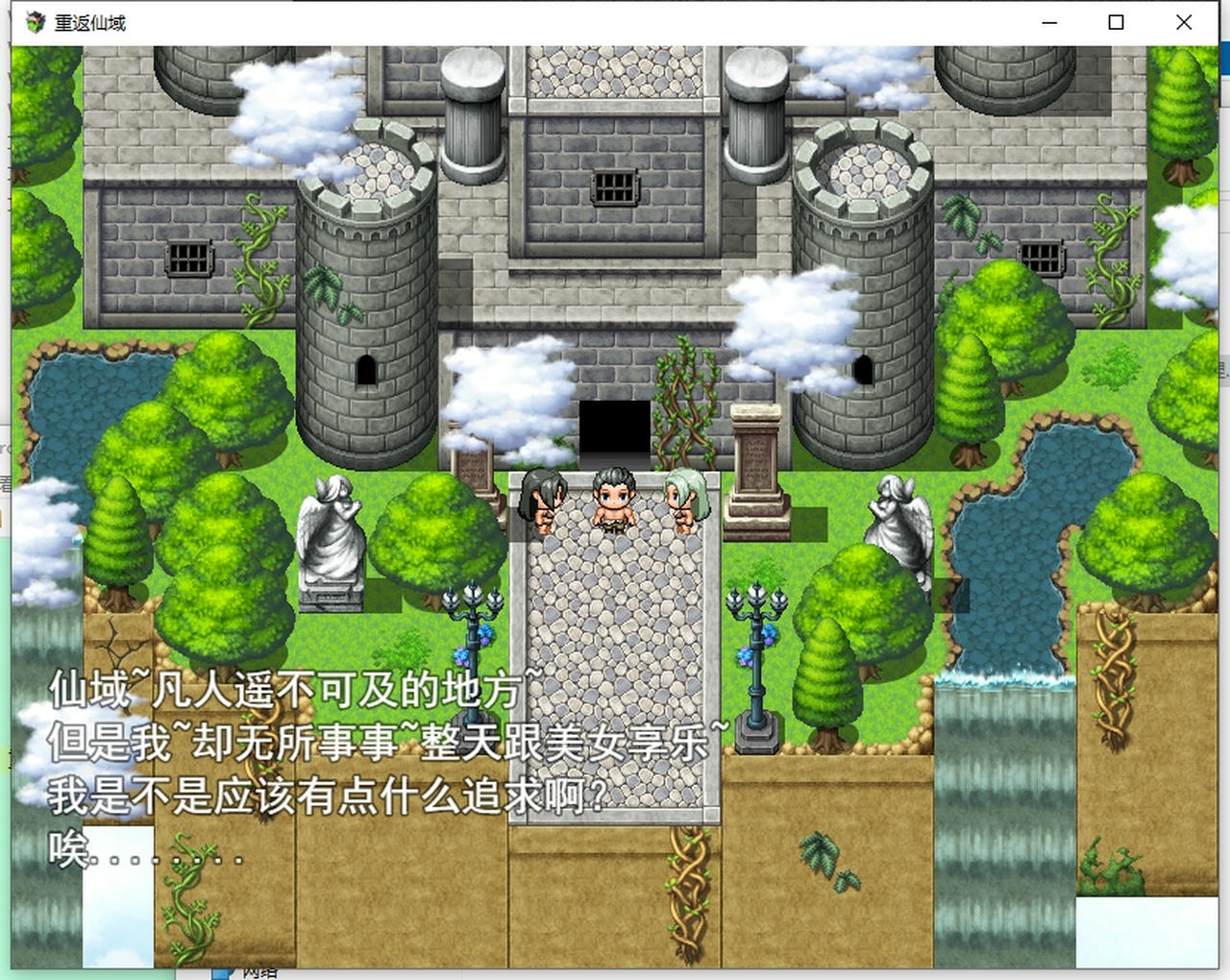Click the 网络 item behind the game window

point(258,972)
